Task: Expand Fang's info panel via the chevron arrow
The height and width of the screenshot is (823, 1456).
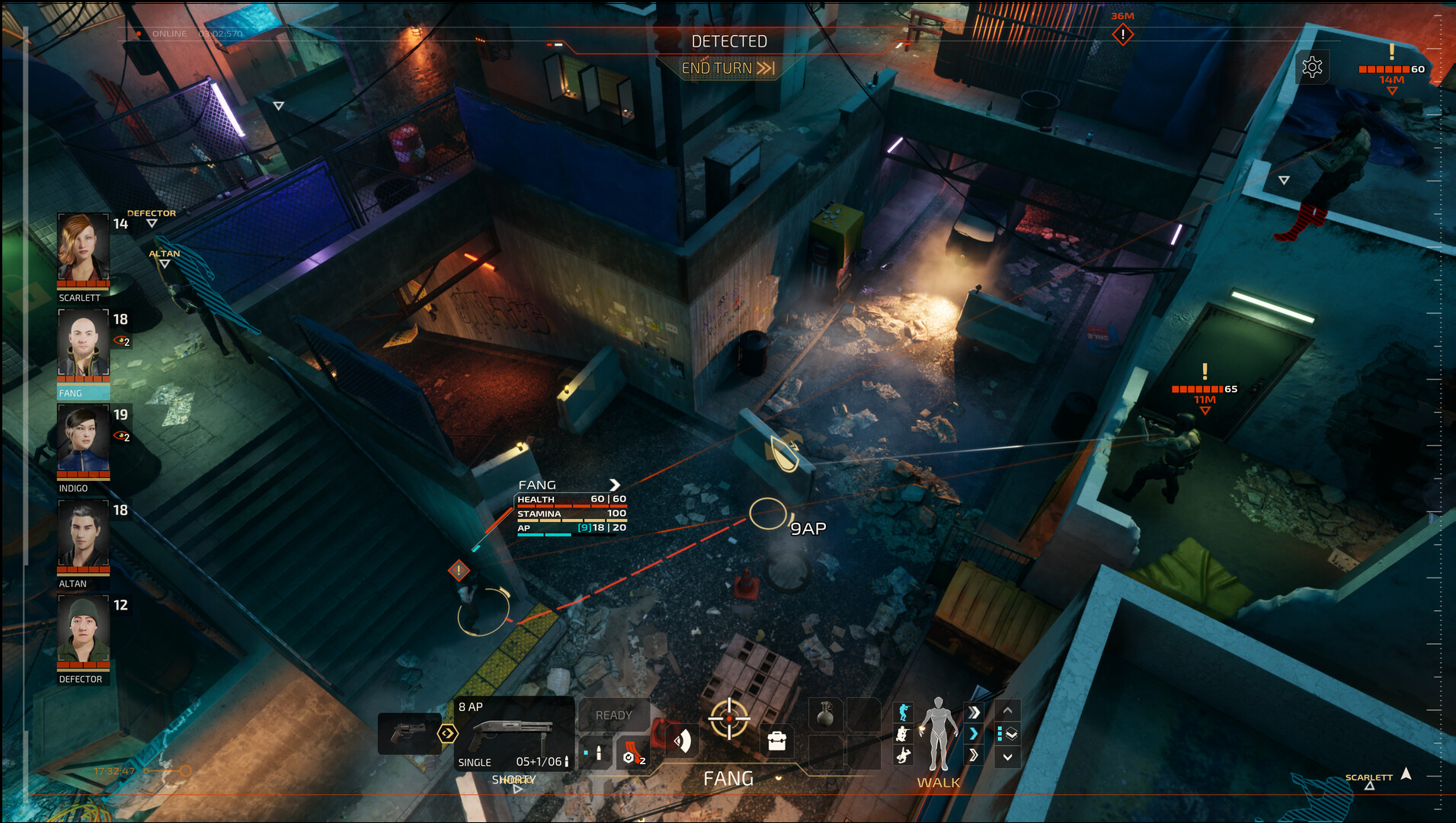Action: [616, 485]
